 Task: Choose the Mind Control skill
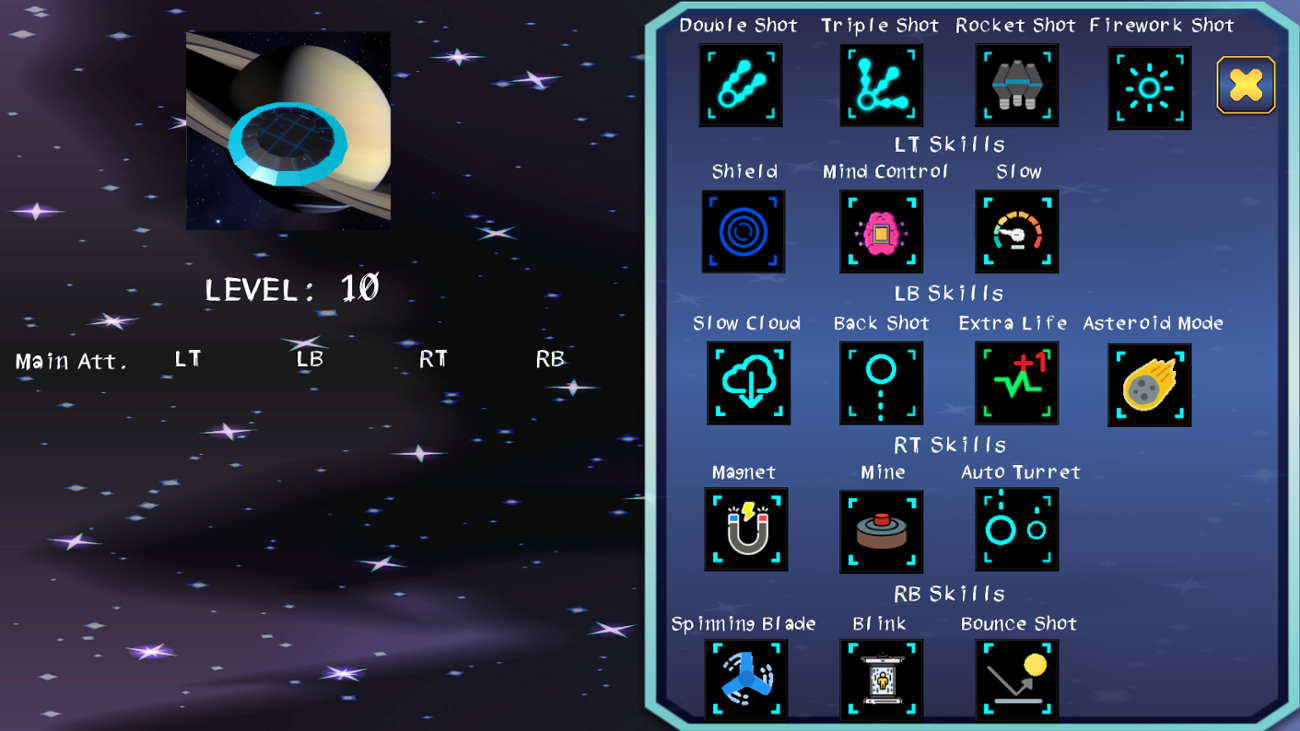pyautogui.click(x=881, y=231)
